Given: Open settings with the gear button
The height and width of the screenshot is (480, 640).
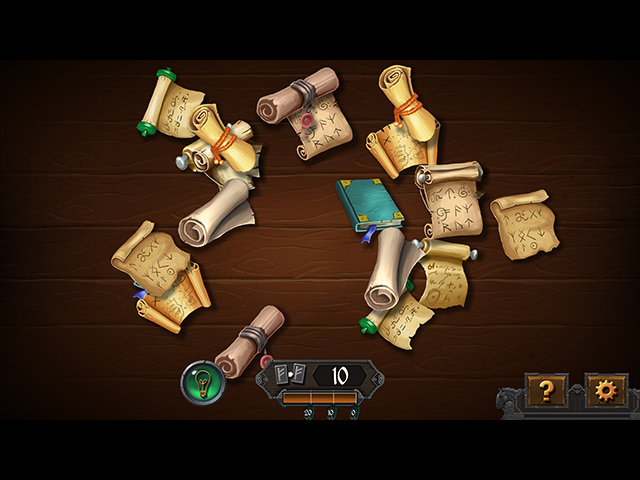Looking at the screenshot, I should tap(605, 390).
